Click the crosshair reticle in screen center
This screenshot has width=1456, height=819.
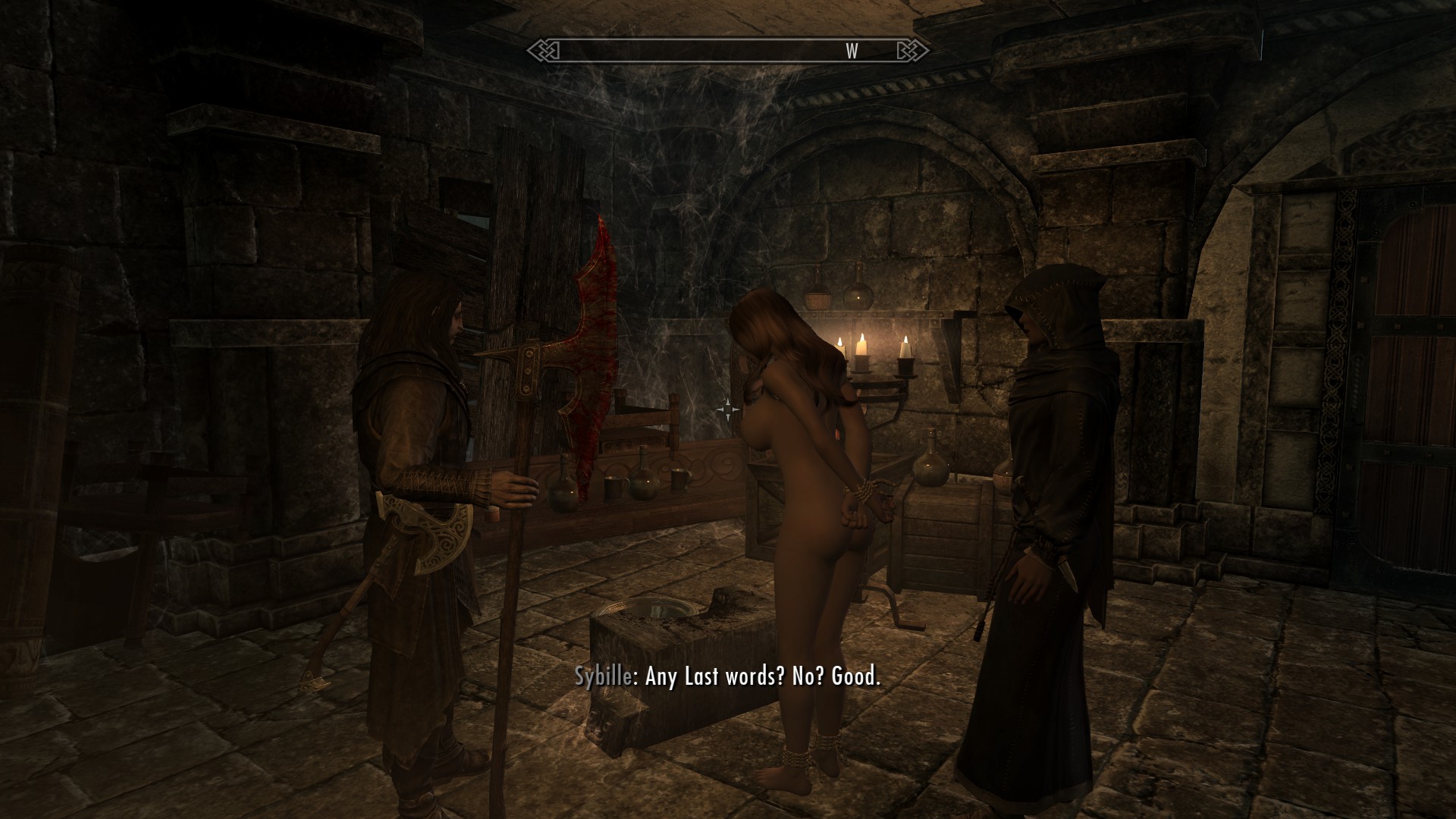(730, 409)
